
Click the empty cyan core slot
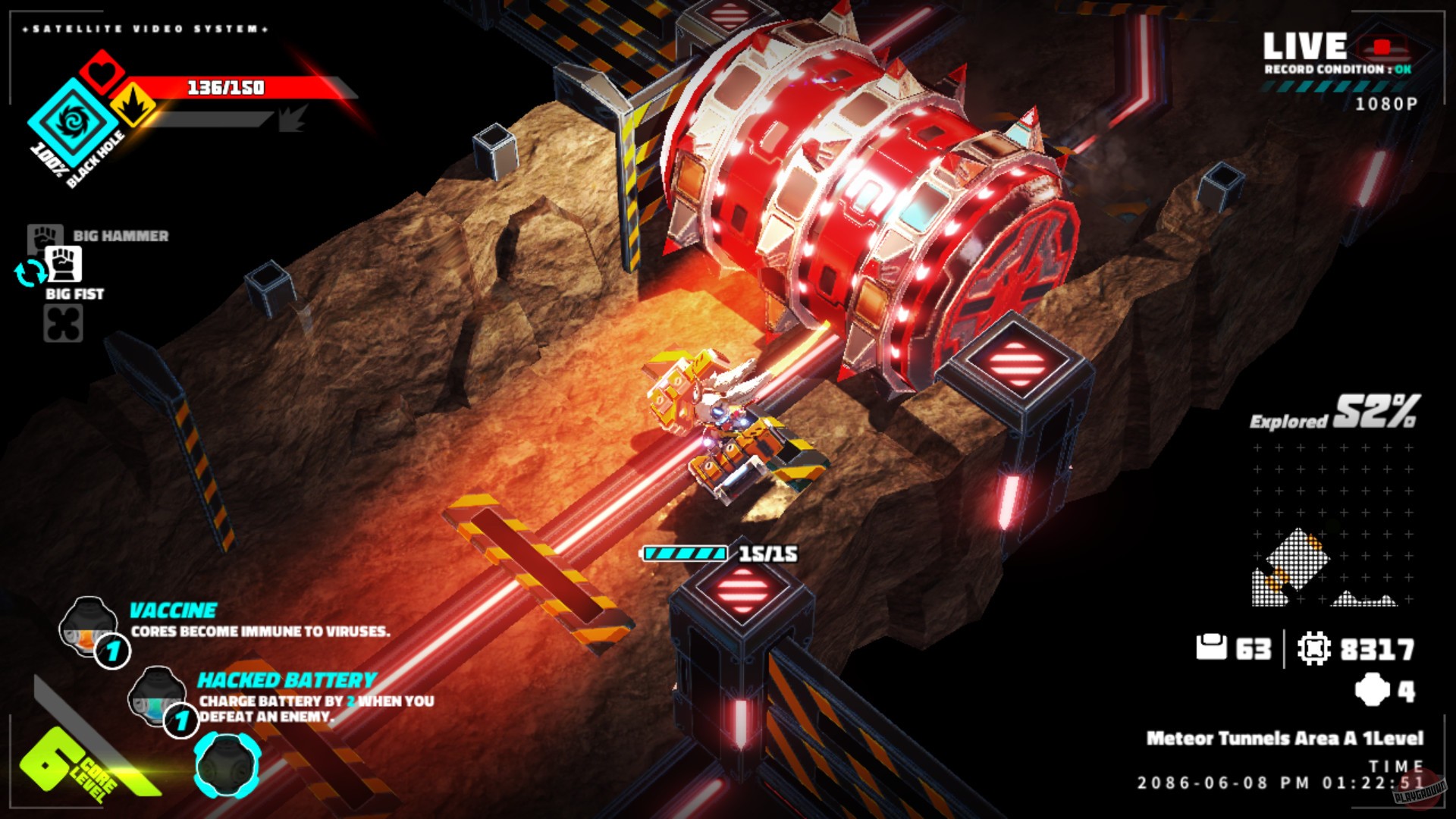pos(227,764)
